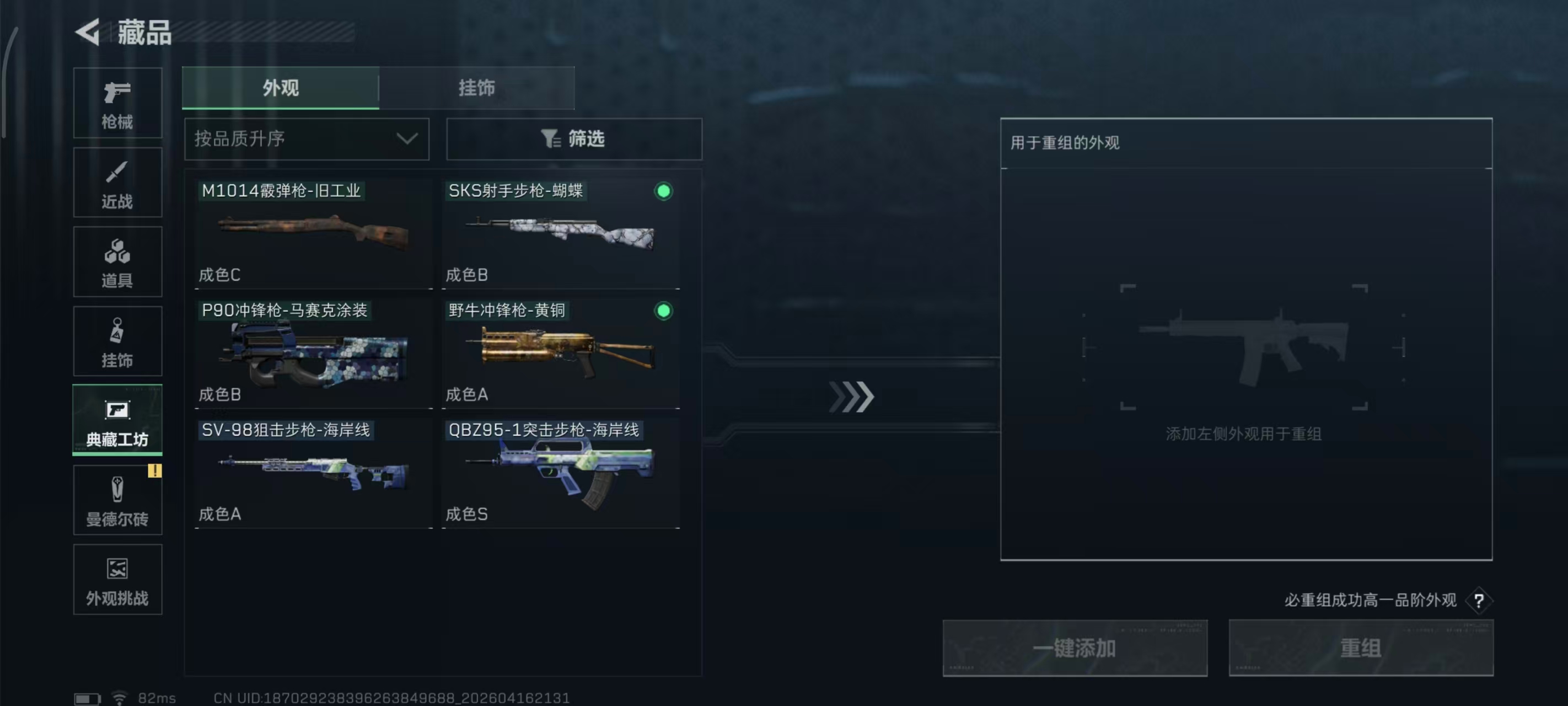The width and height of the screenshot is (1568, 706).
Task: Open the 挂饰 category in the sidebar
Action: coord(117,341)
